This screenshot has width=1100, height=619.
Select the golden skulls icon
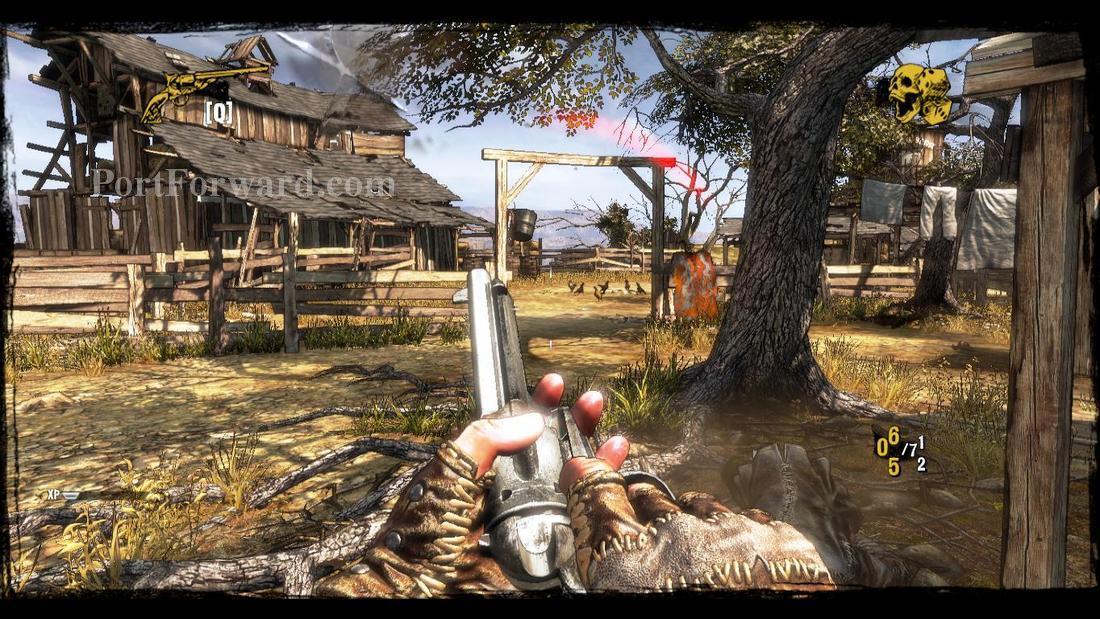point(921,94)
